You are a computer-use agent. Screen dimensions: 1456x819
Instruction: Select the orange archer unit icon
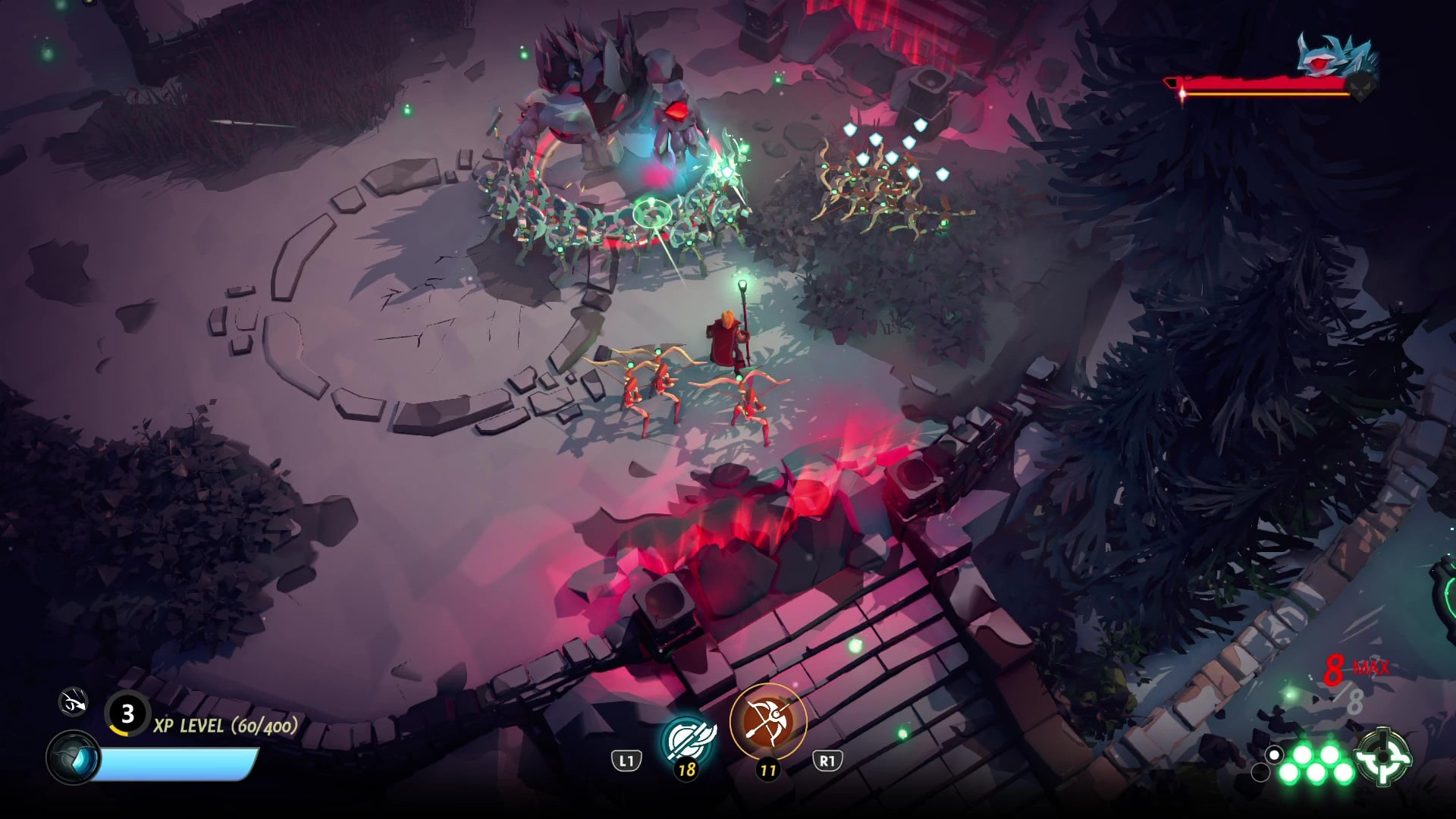pos(767,720)
